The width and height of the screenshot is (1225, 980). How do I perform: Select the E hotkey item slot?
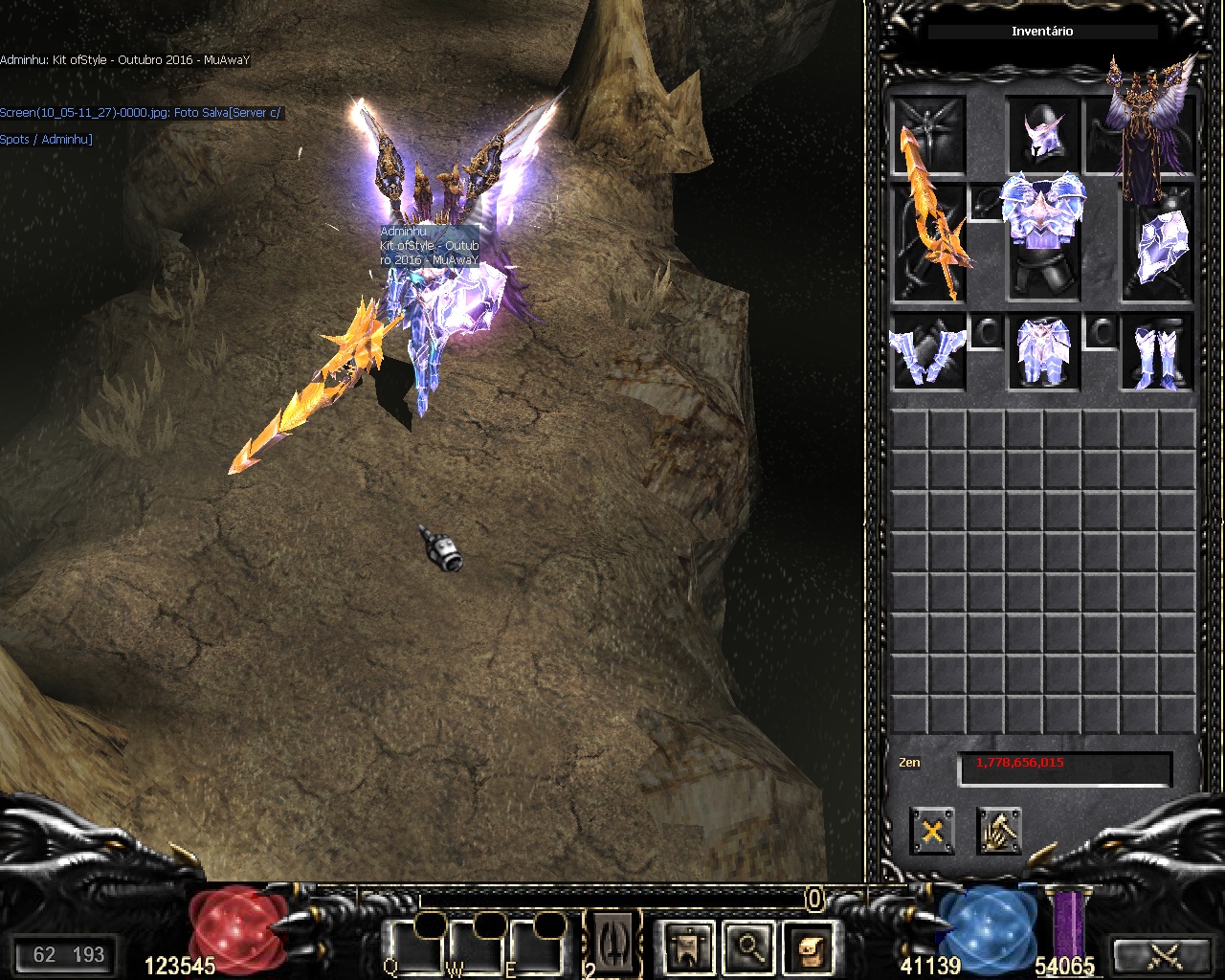point(535,947)
